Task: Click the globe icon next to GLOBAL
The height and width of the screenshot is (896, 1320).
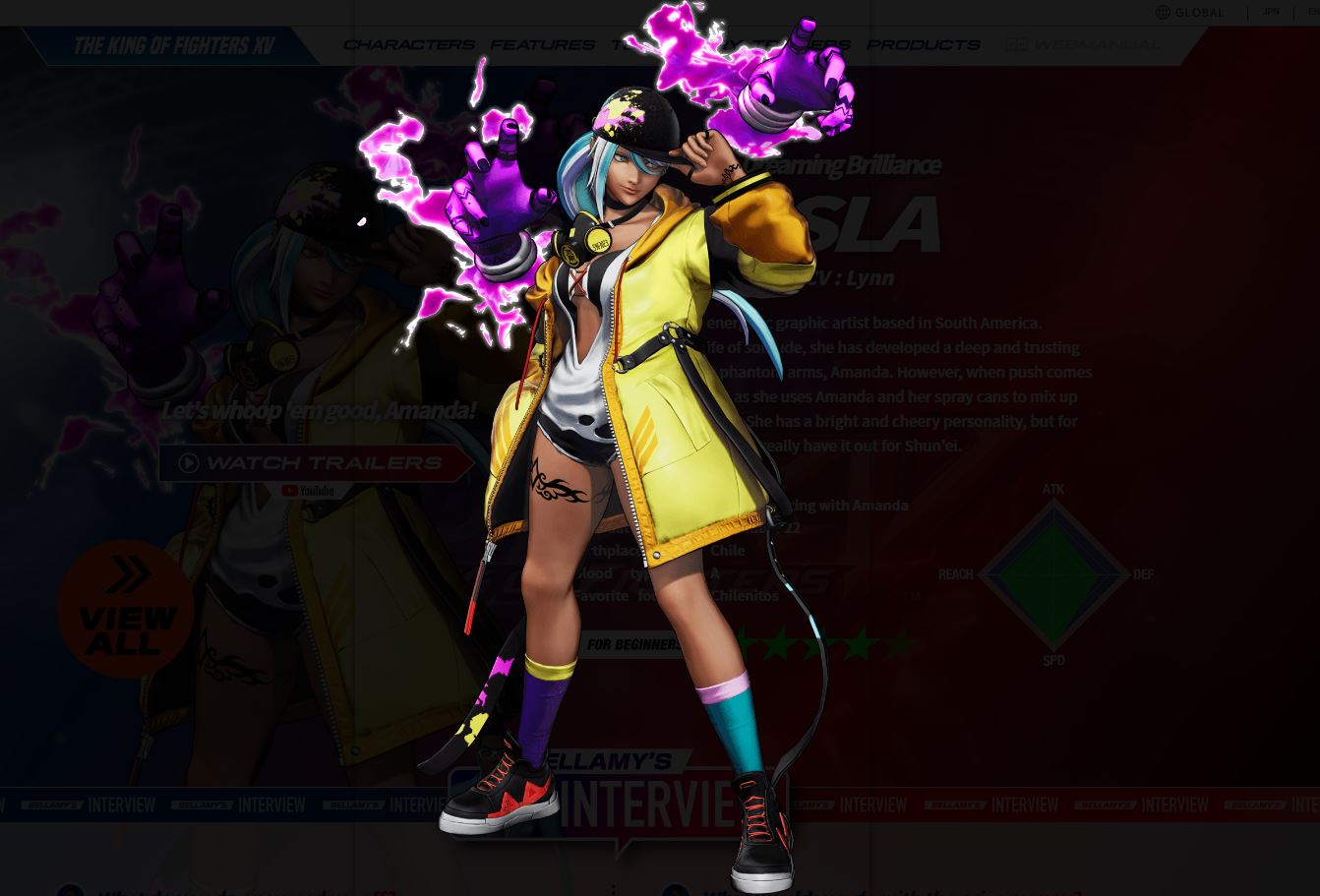Action: [x=1163, y=13]
